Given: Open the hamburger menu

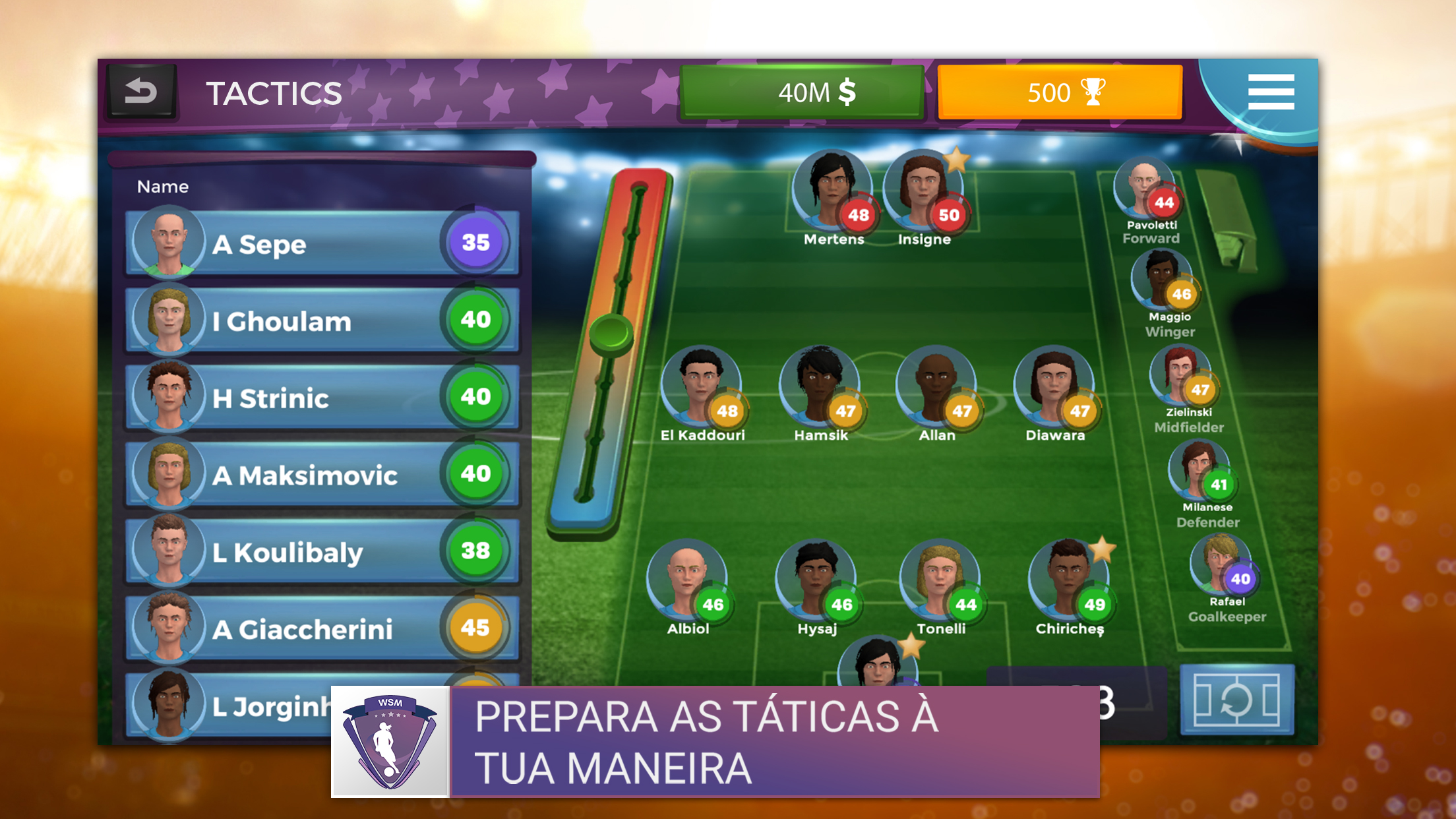Looking at the screenshot, I should pyautogui.click(x=1271, y=92).
